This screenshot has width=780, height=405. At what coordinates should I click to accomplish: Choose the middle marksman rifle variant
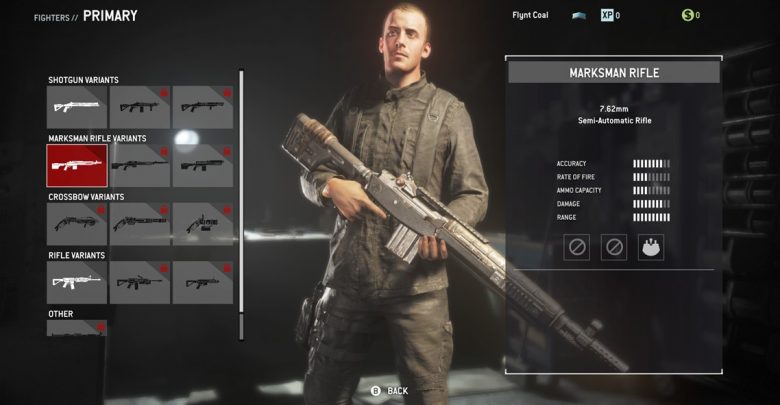tap(140, 165)
